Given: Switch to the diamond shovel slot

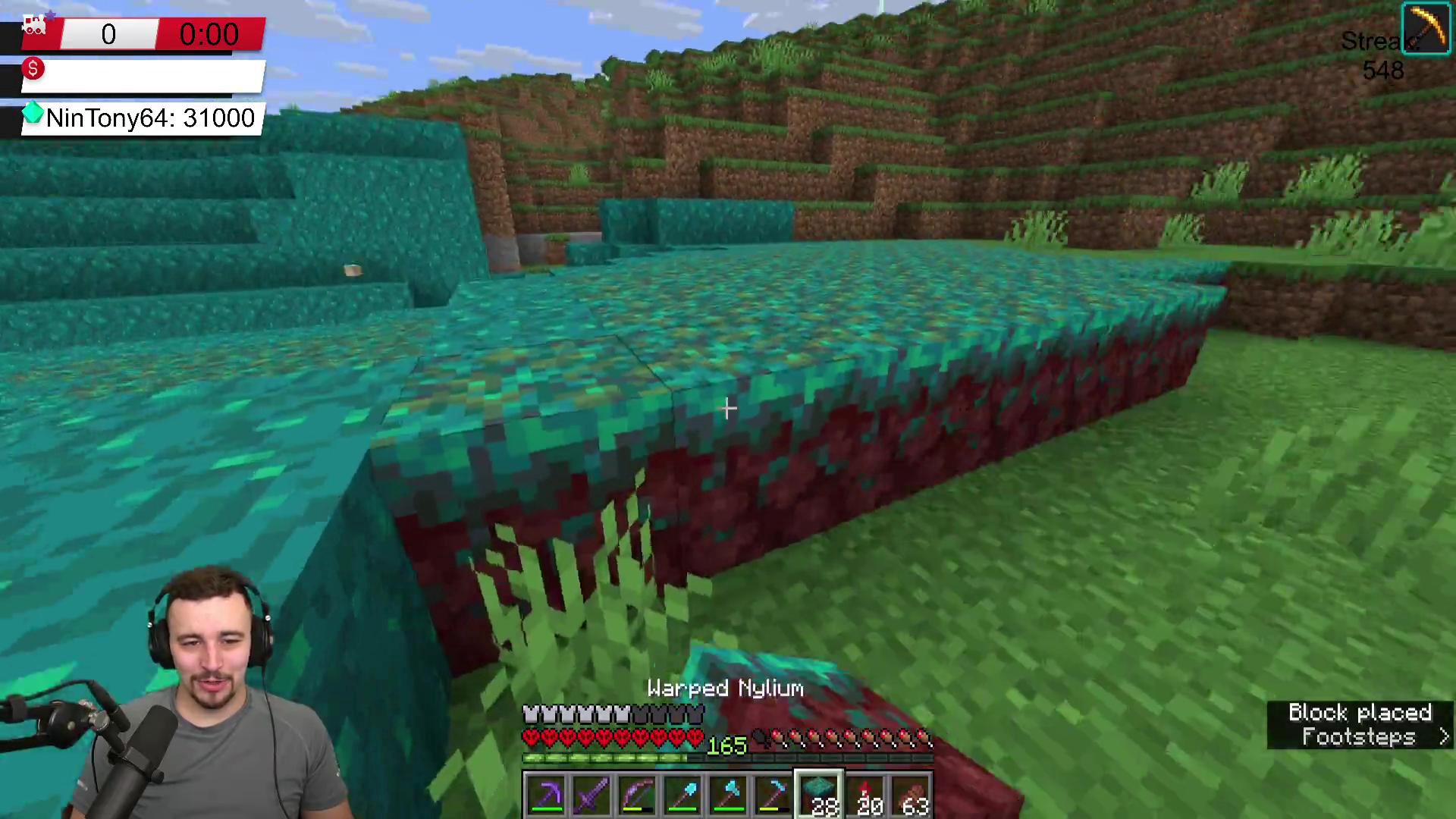Looking at the screenshot, I should pos(682,795).
